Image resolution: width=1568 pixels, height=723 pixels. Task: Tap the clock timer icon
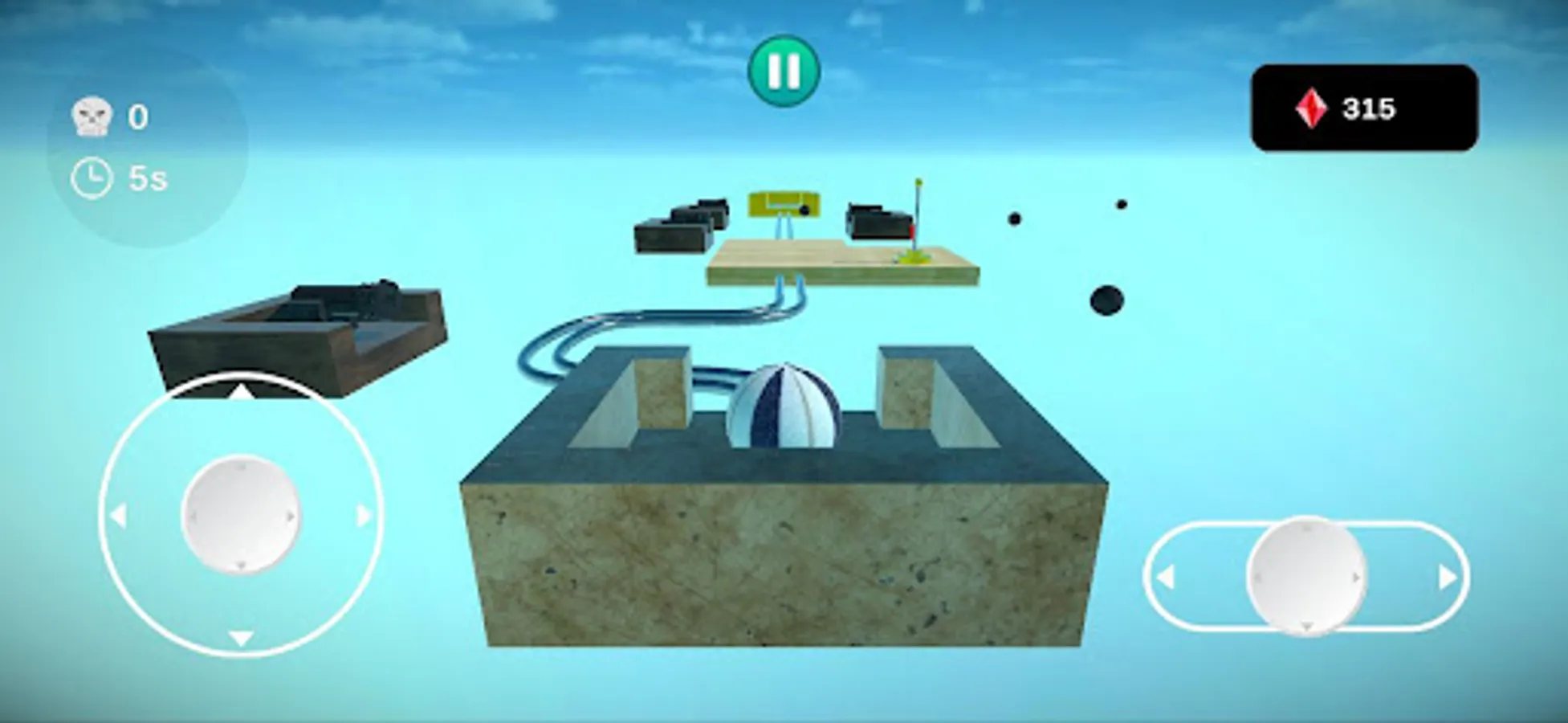(x=92, y=175)
